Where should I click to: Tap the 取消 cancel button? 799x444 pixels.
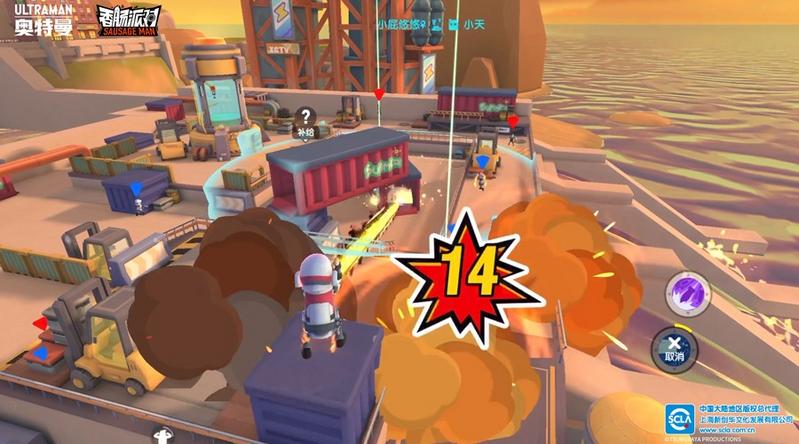[x=675, y=345]
